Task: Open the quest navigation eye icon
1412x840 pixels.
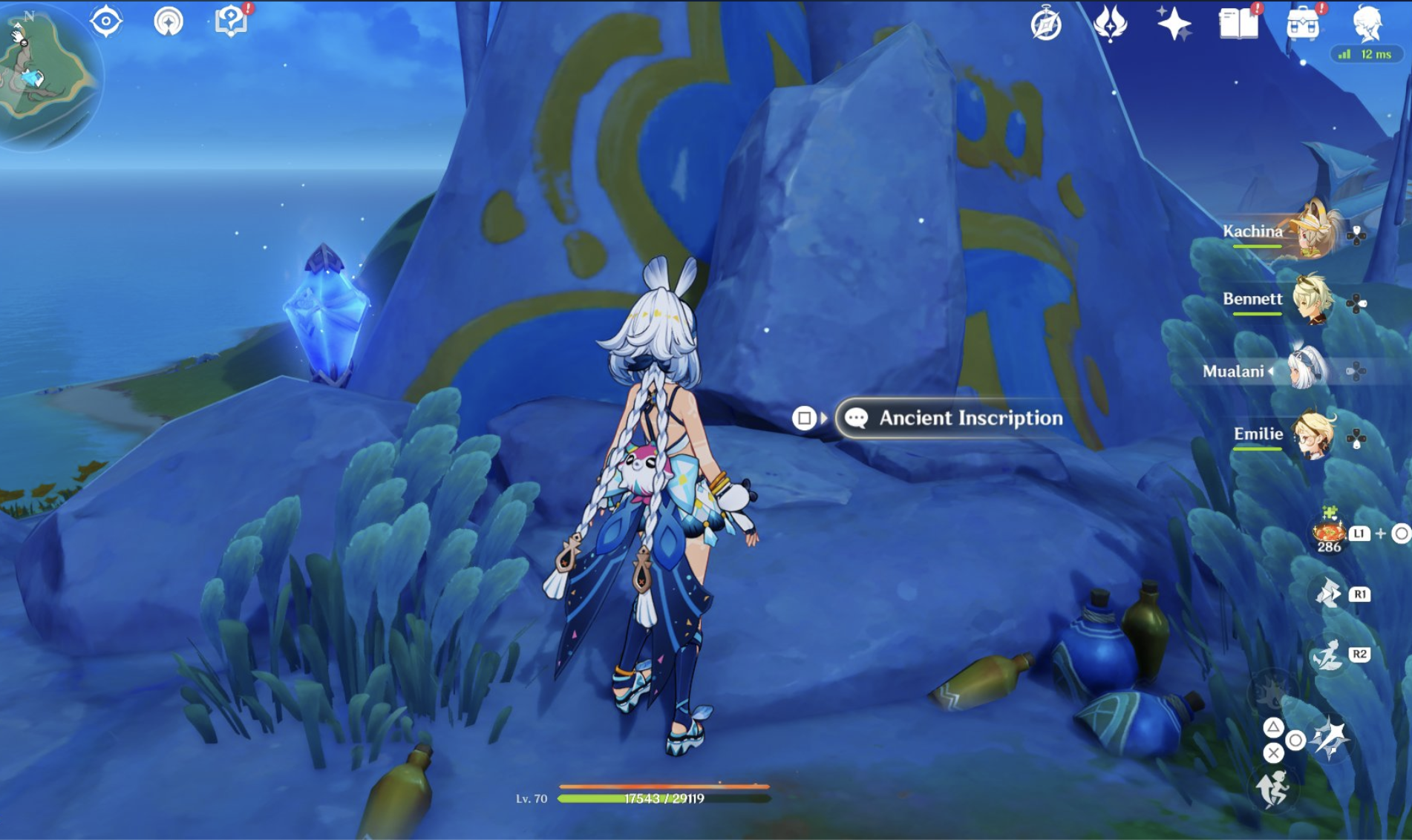Action: [108, 22]
